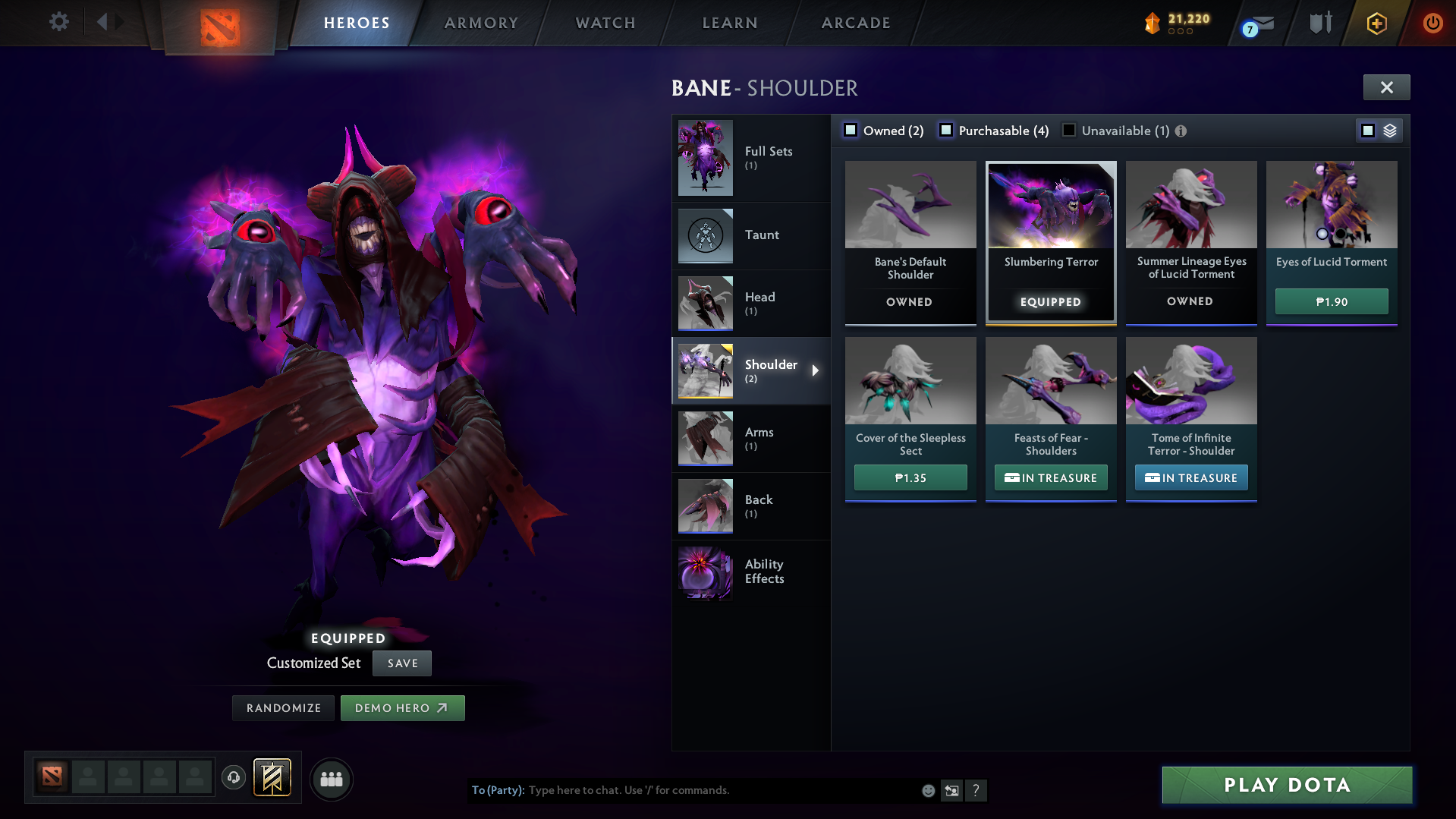Open the shards counter at the top bar

[x=1175, y=23]
